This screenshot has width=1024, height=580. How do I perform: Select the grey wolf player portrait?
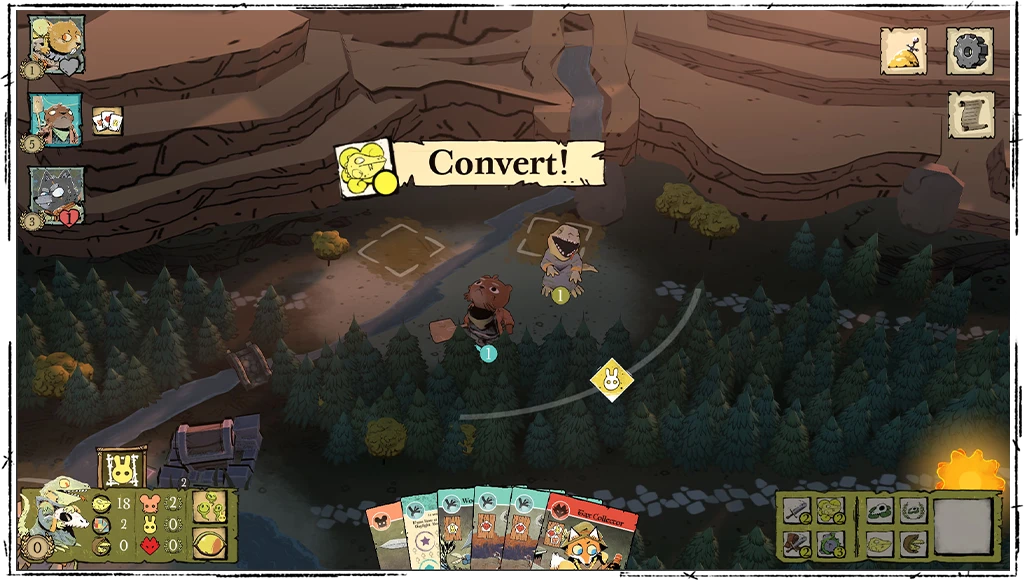click(56, 194)
